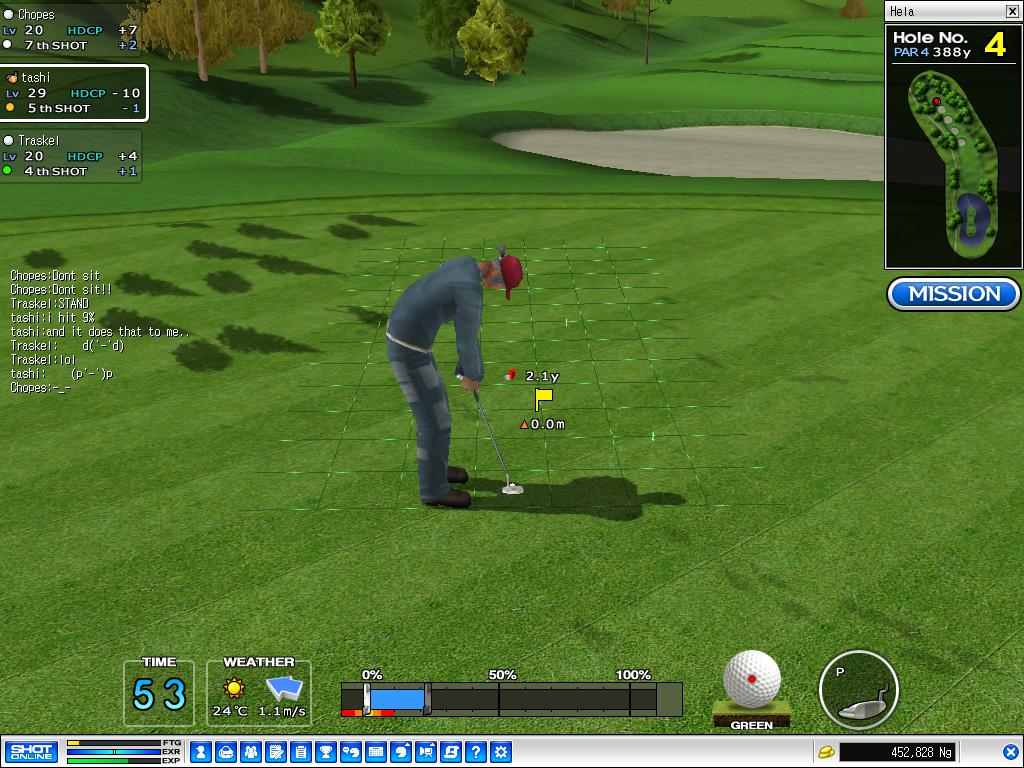Click the golf ball impact point selector
1024x768 pixels.
pos(752,680)
